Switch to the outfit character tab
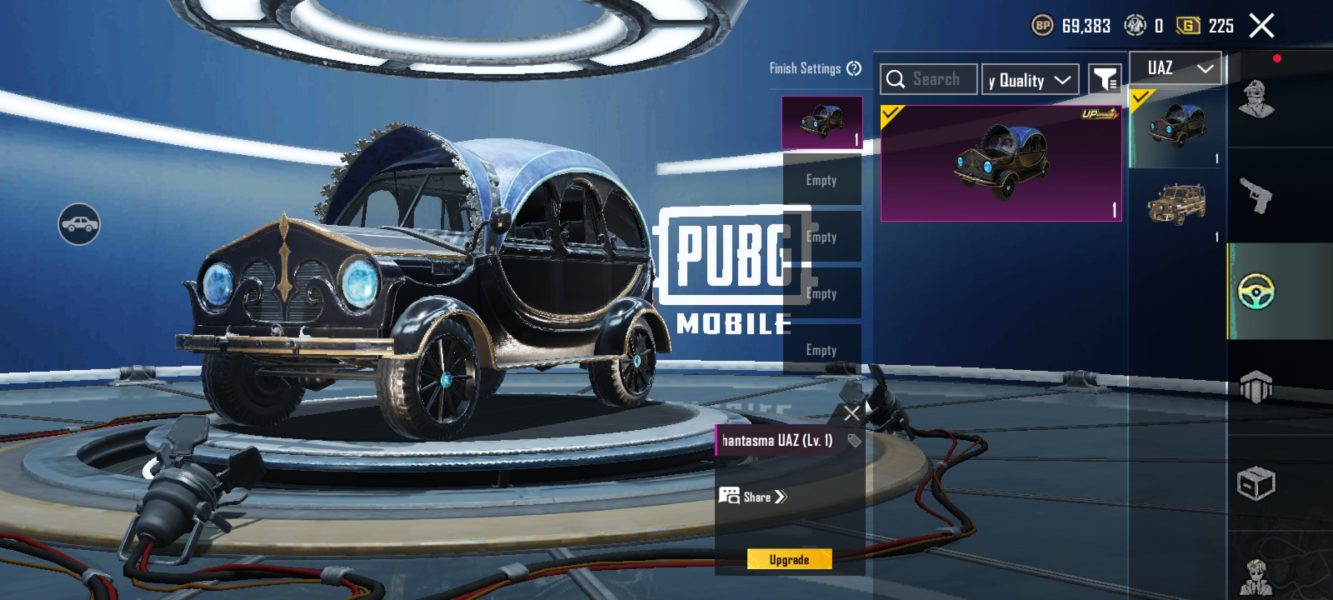Viewport: 1333px width, 600px height. [x=1256, y=100]
